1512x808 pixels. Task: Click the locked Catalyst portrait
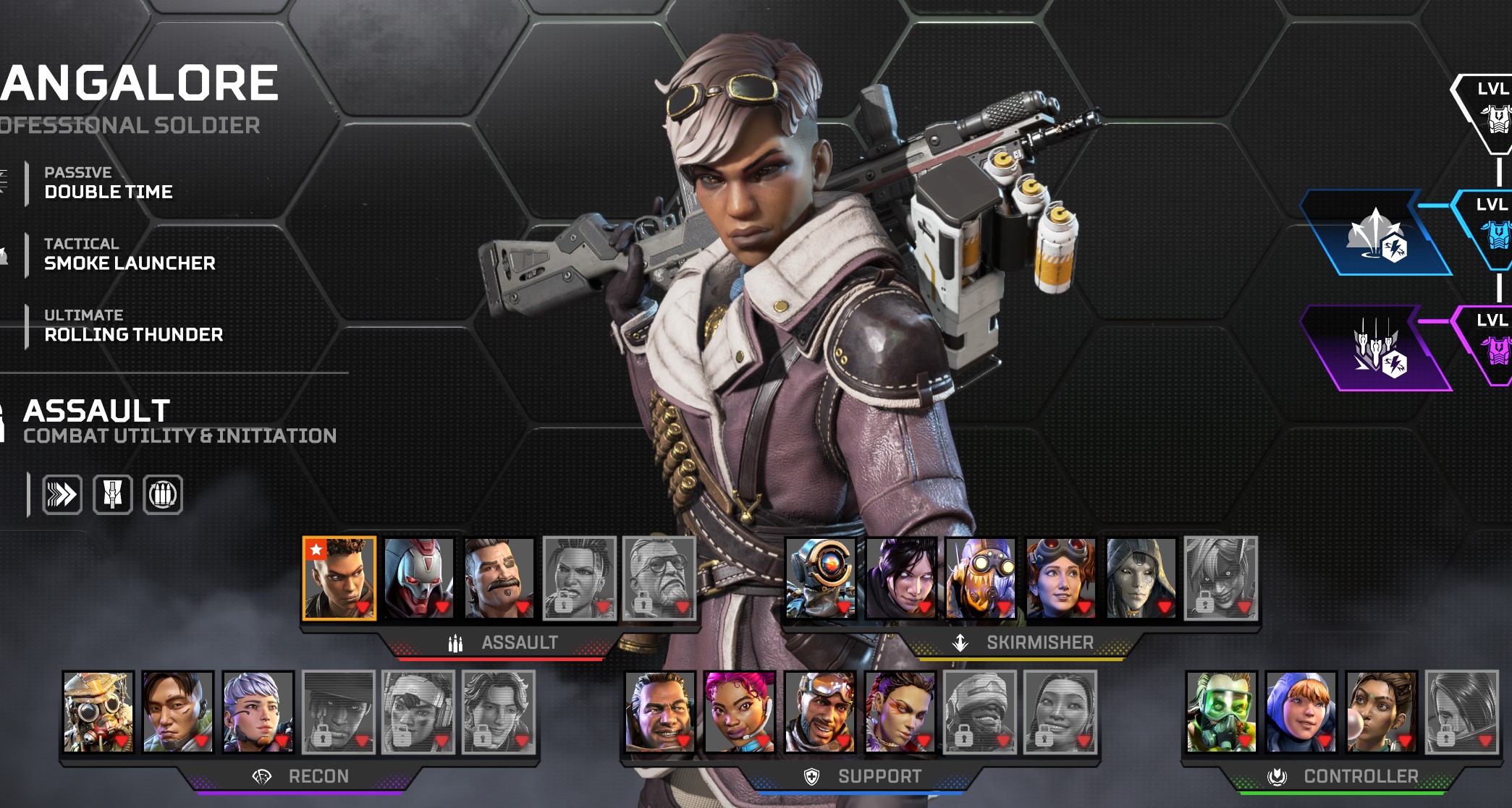1461,712
